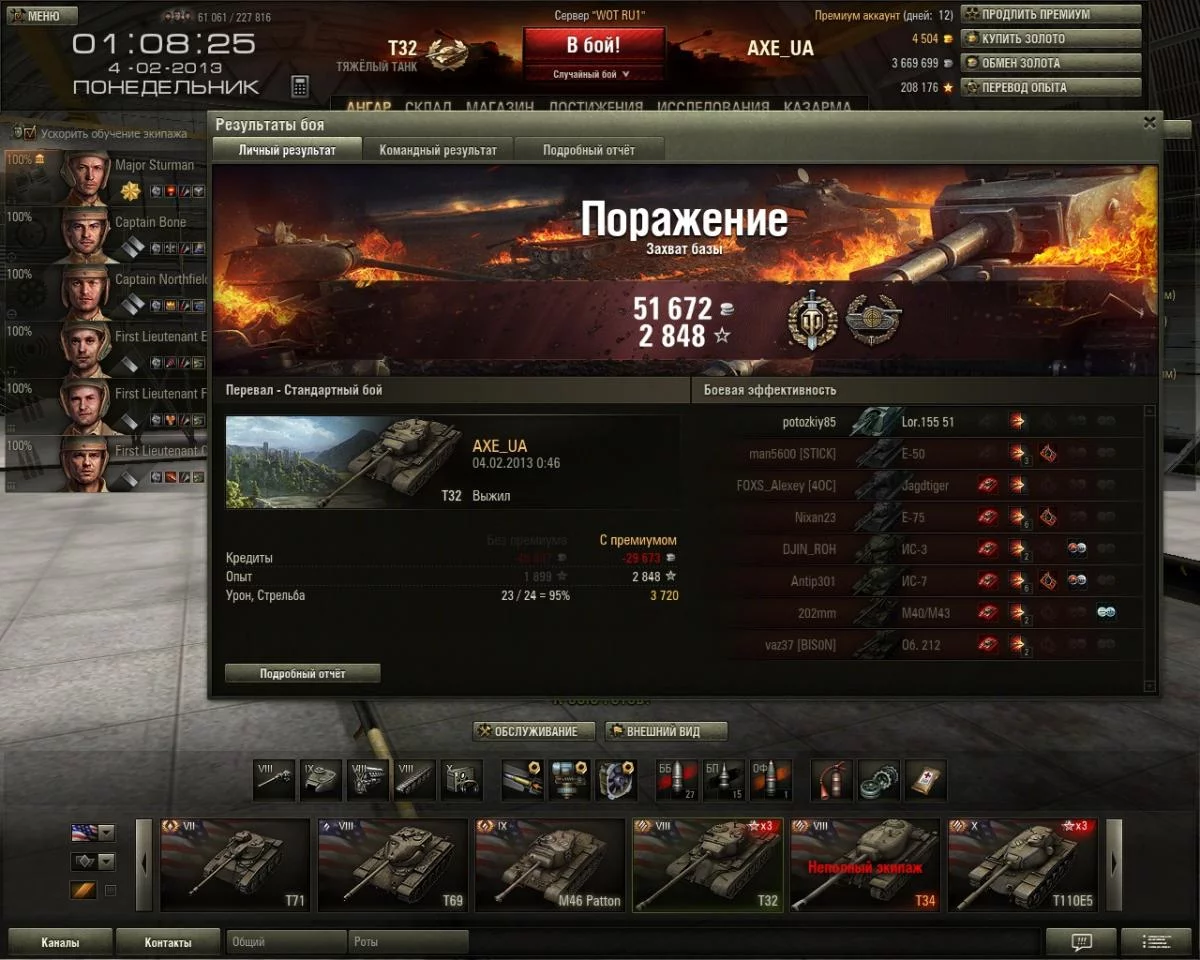Screen dimensions: 1200x960
Task: Click the red В бой! battle button
Action: pyautogui.click(x=593, y=46)
